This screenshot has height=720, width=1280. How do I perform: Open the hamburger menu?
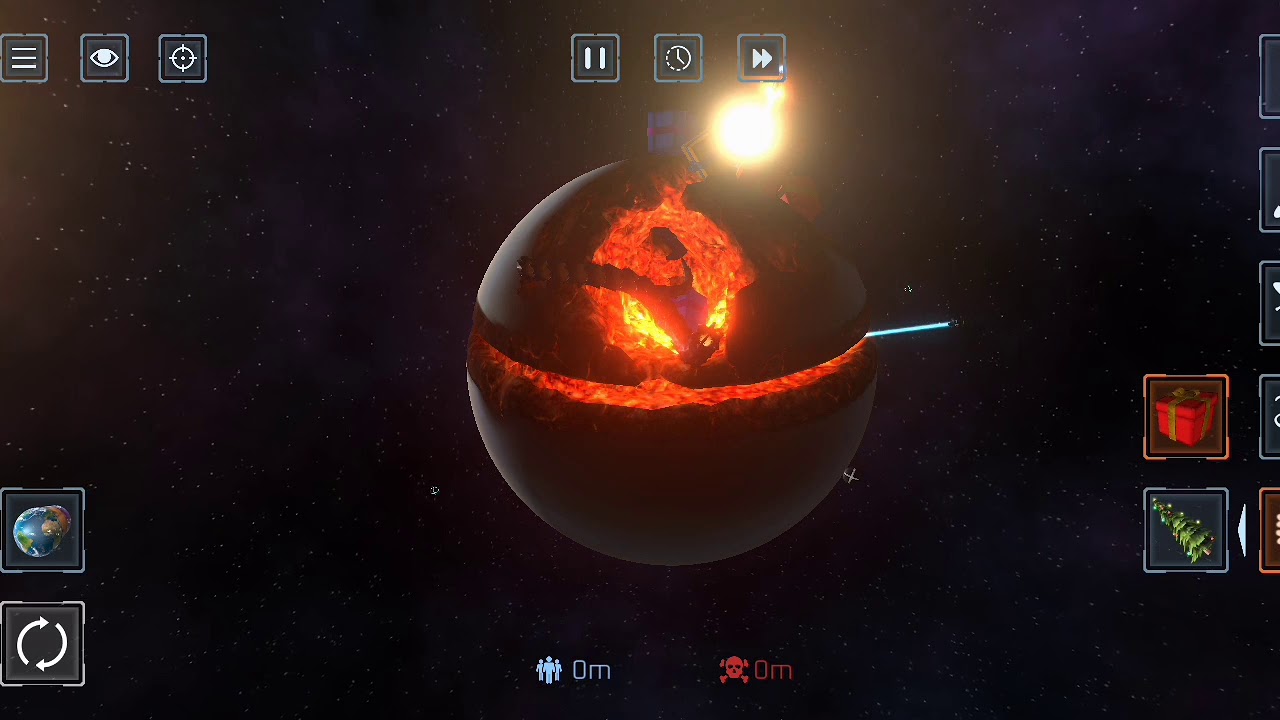pyautogui.click(x=24, y=59)
